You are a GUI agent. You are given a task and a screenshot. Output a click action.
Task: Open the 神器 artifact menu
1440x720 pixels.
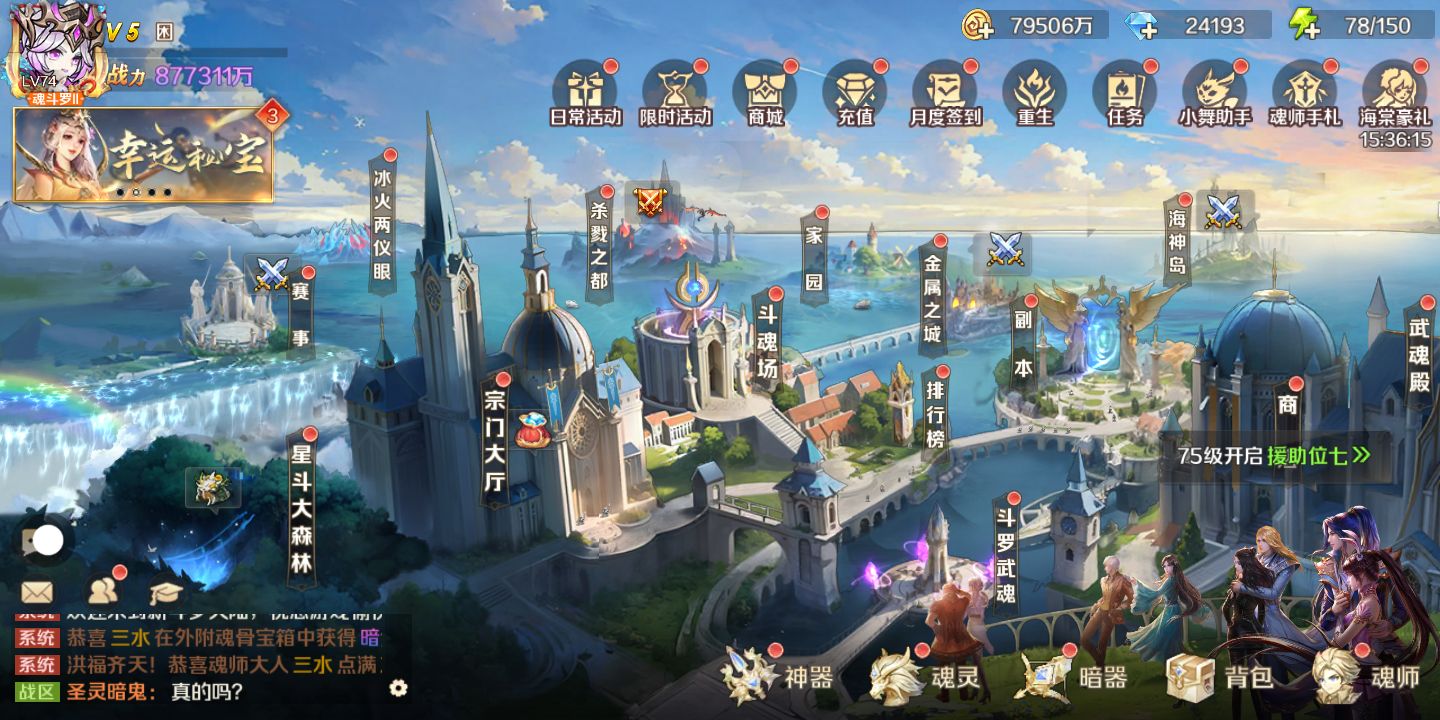coord(778,677)
